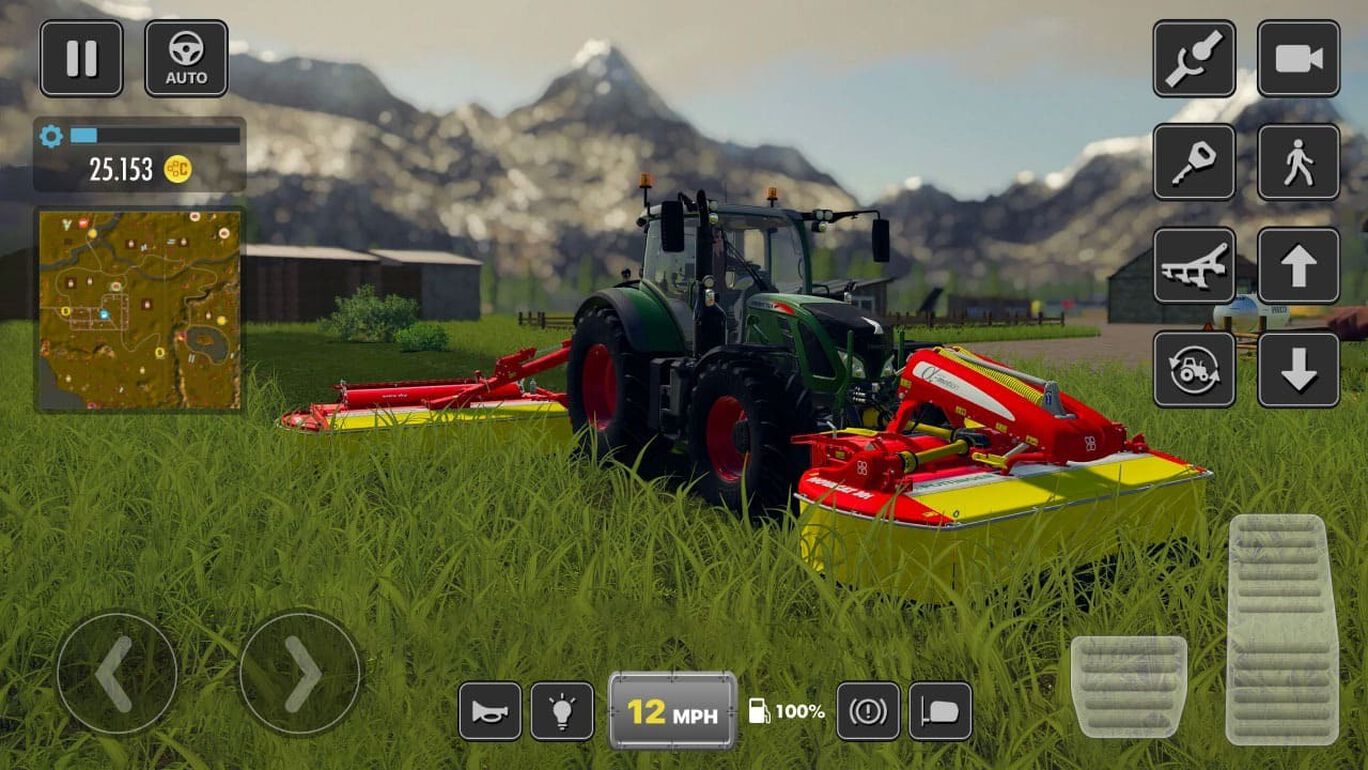Screen dimensions: 1368x770
Task: Toggle the AUTO steering wheel button
Action: (x=186, y=58)
